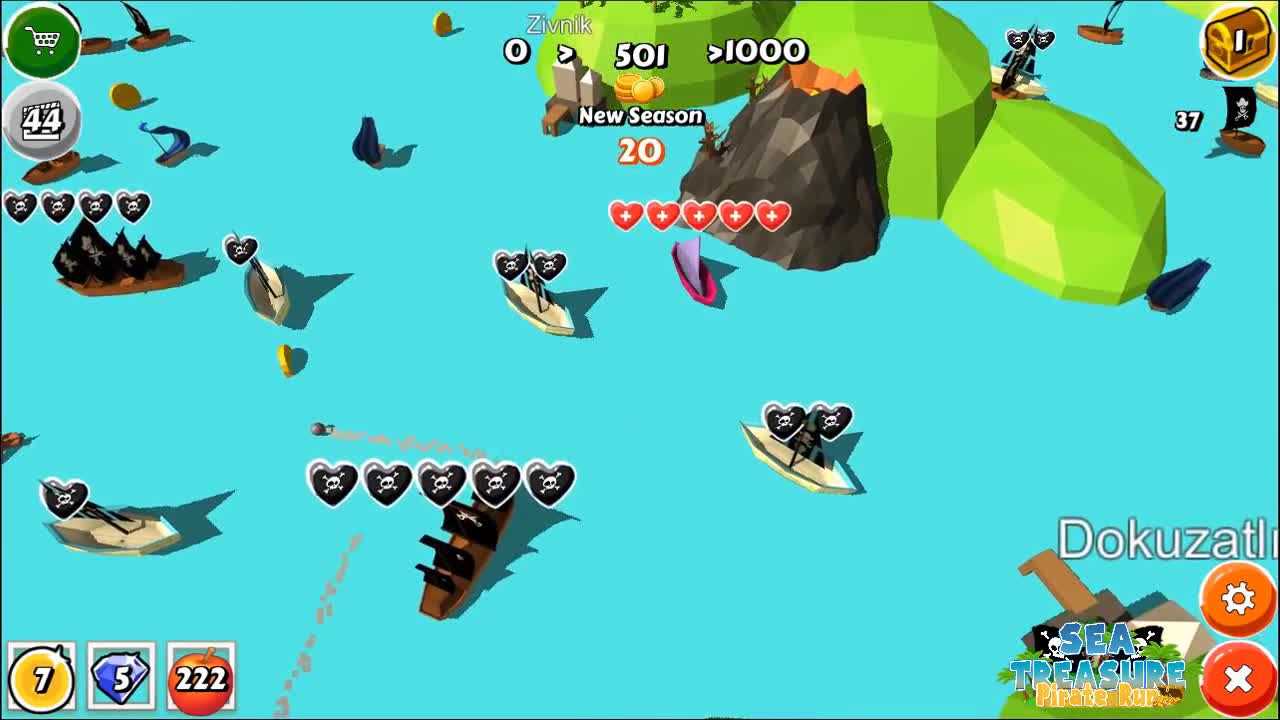
Task: Open the green shopping cart store
Action: pos(43,42)
